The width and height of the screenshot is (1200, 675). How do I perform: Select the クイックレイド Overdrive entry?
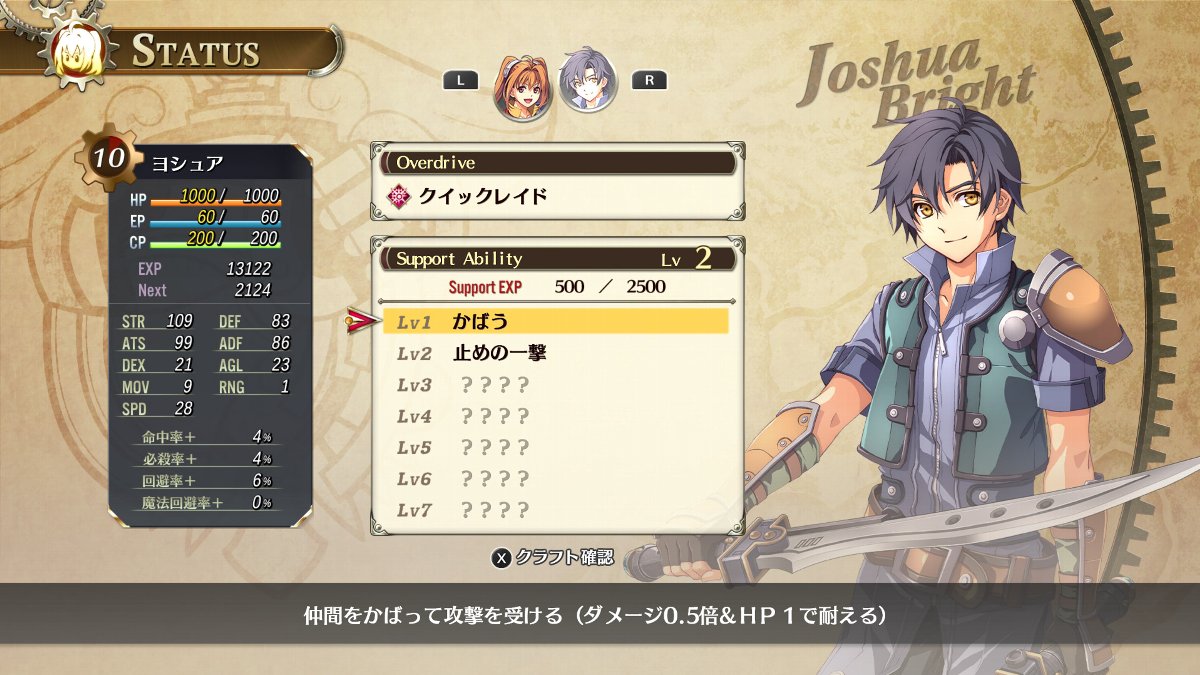[483, 196]
